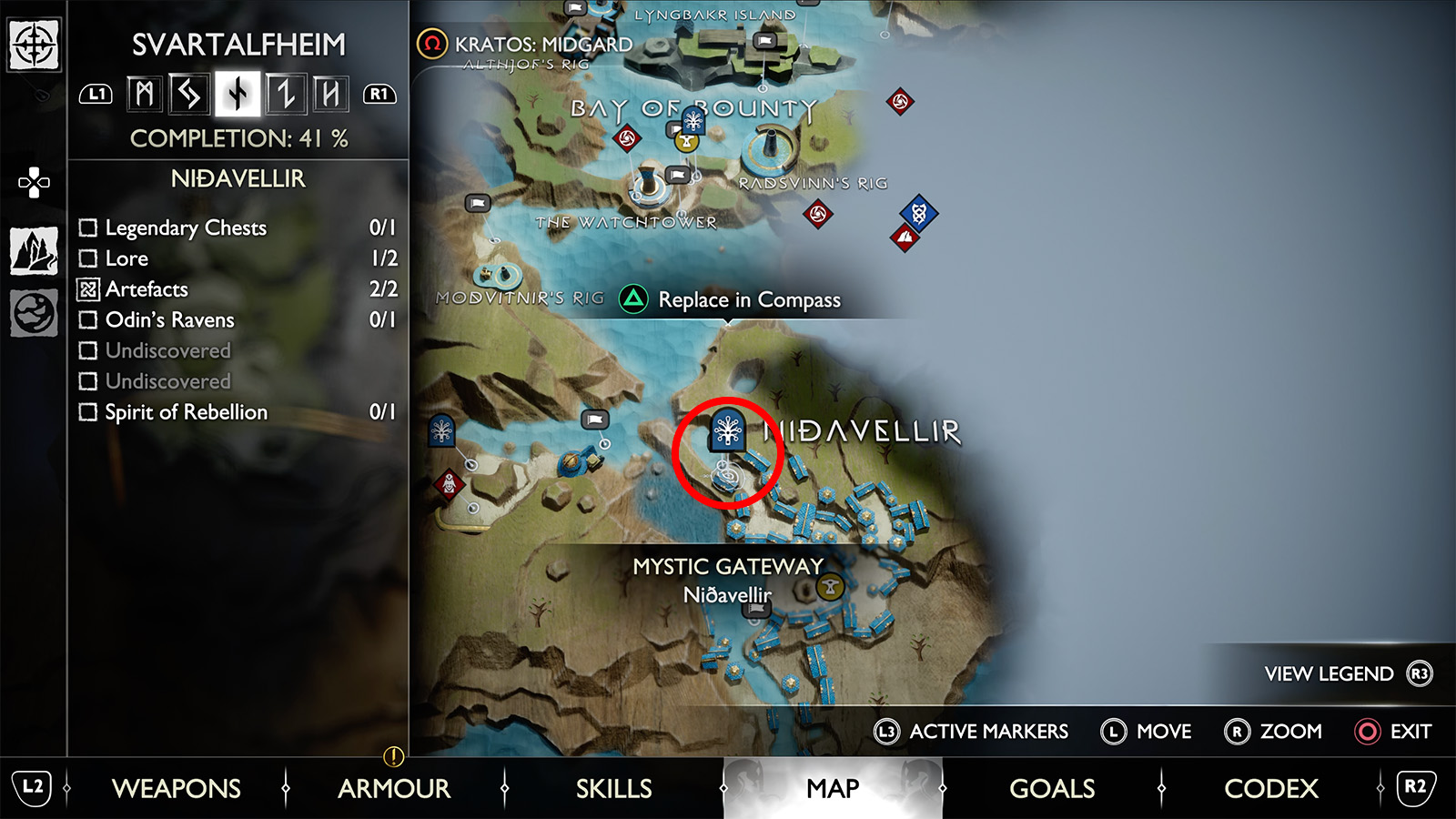
Task: Switch to the Weapons tab
Action: 176,788
